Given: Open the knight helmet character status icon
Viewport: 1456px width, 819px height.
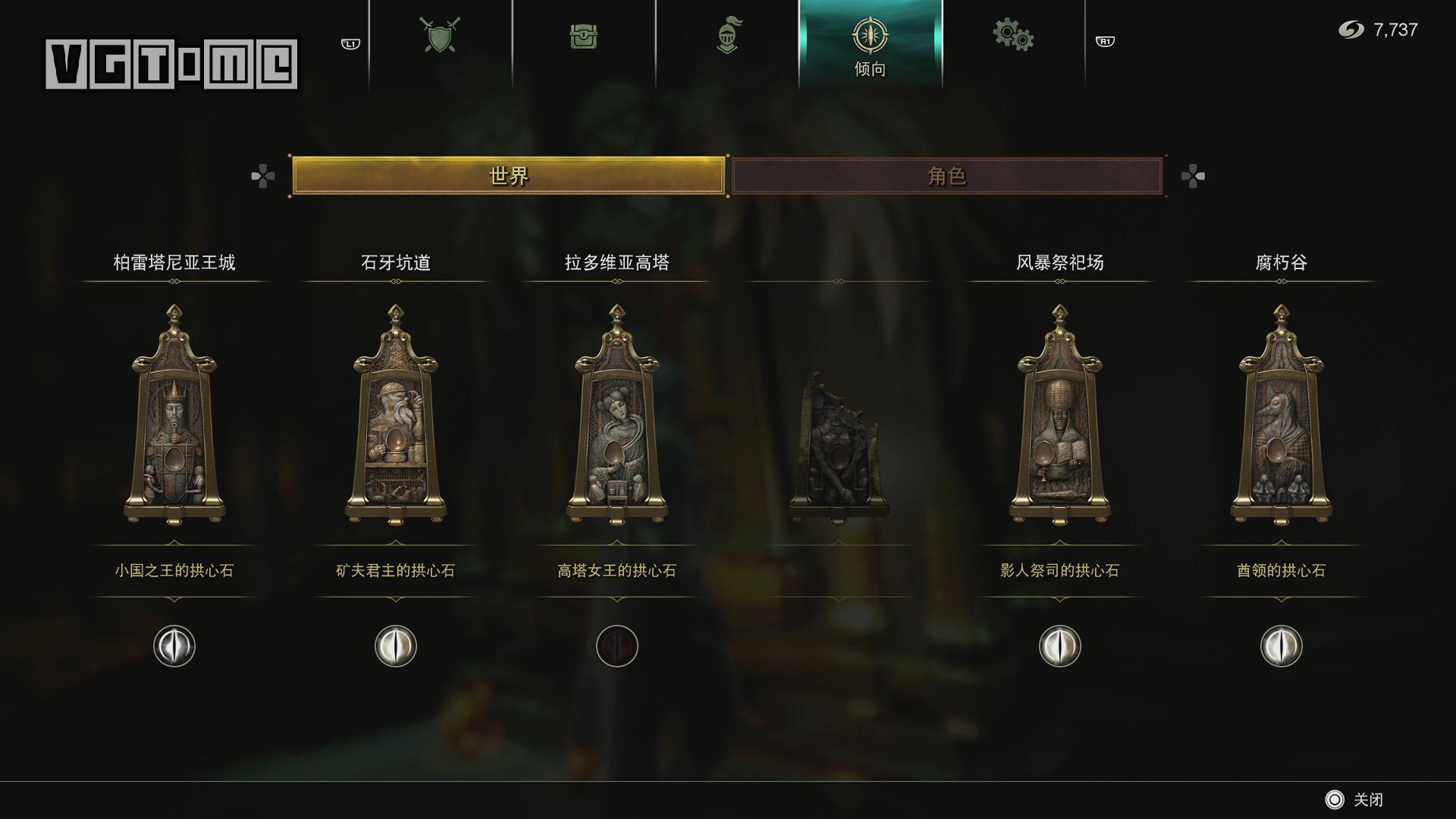Looking at the screenshot, I should (x=730, y=36).
